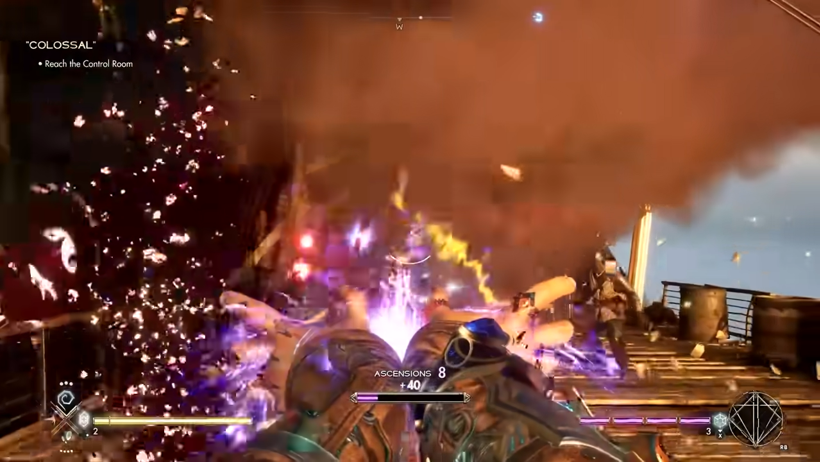Click the compass strip at the top
The height and width of the screenshot is (462, 820).
tap(400, 20)
